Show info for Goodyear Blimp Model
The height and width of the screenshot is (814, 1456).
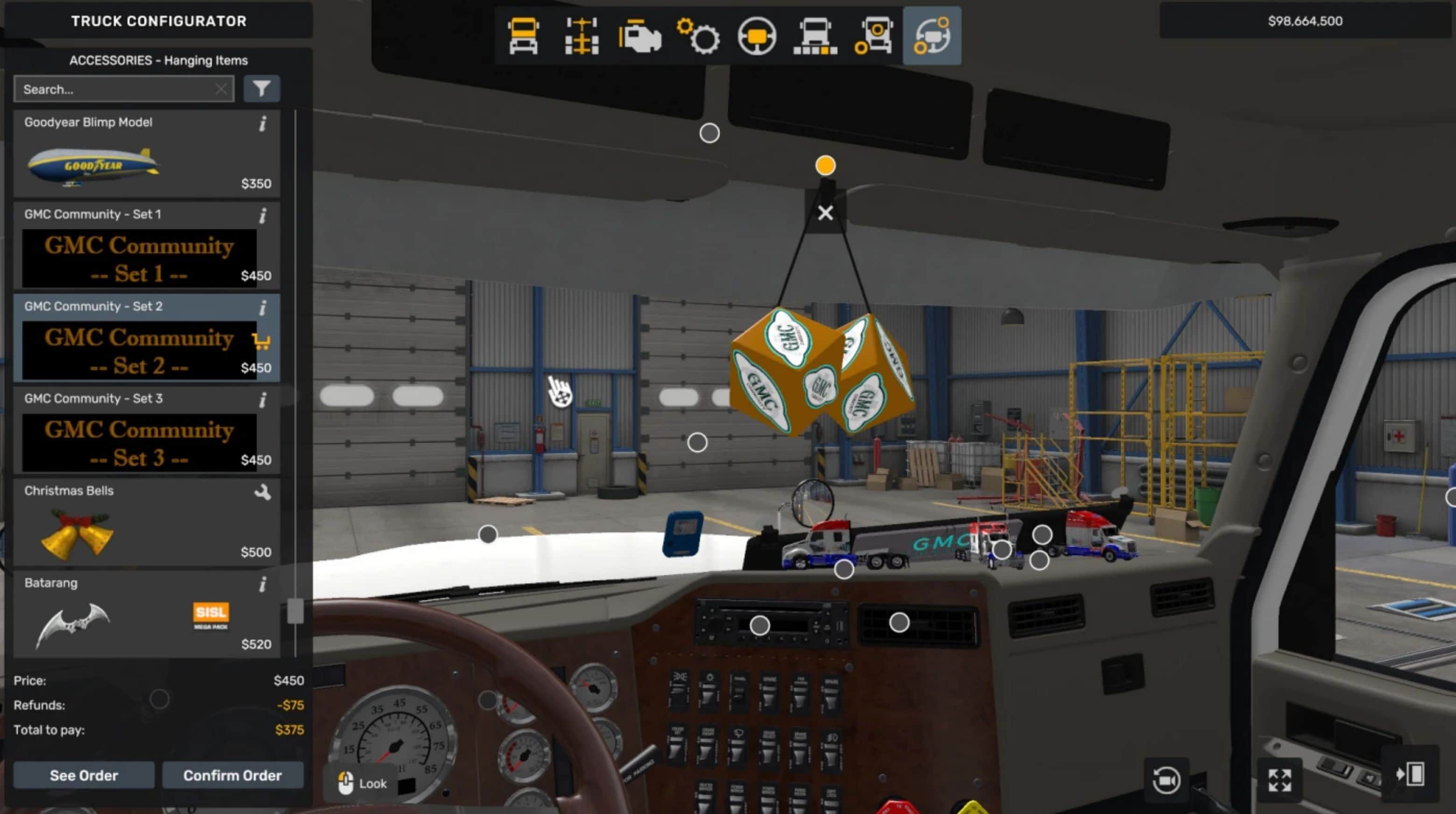click(263, 124)
